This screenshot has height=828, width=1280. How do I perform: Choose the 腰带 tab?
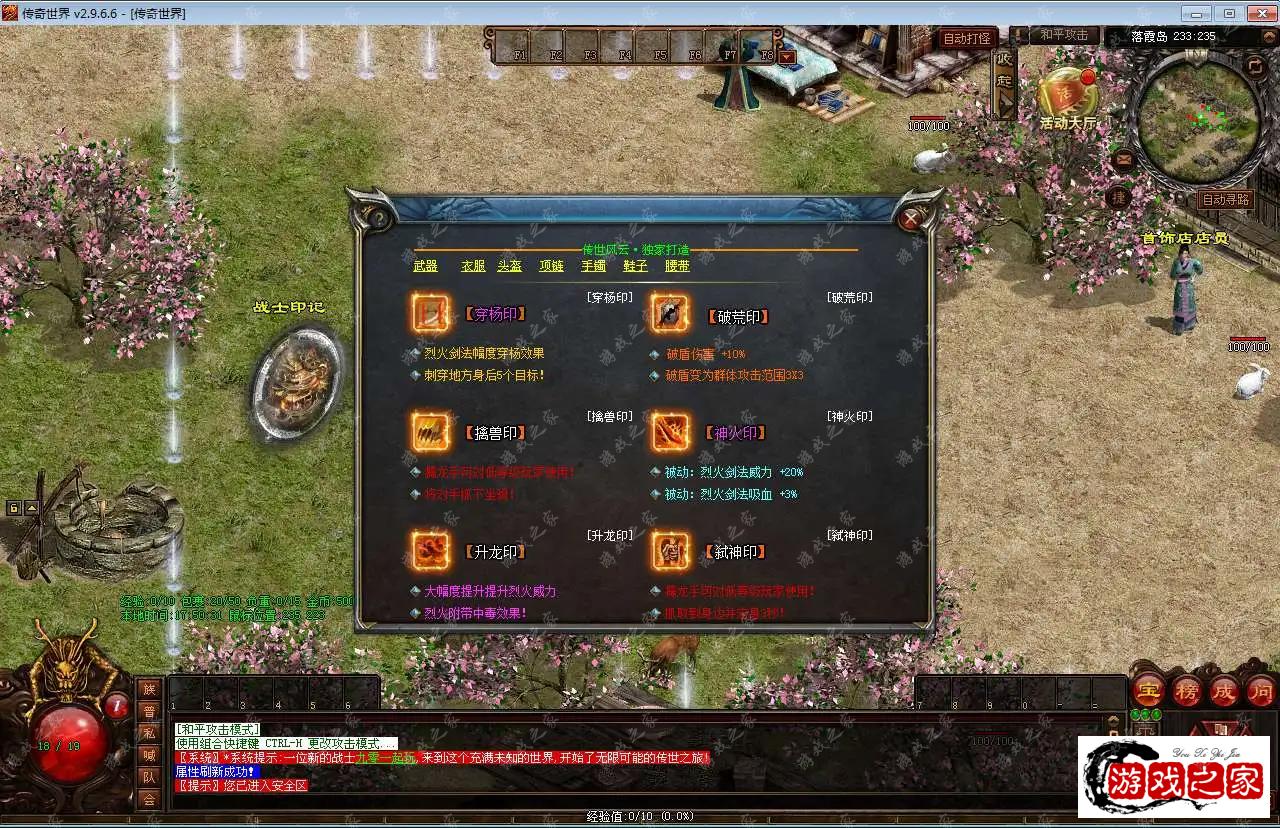pyautogui.click(x=677, y=266)
